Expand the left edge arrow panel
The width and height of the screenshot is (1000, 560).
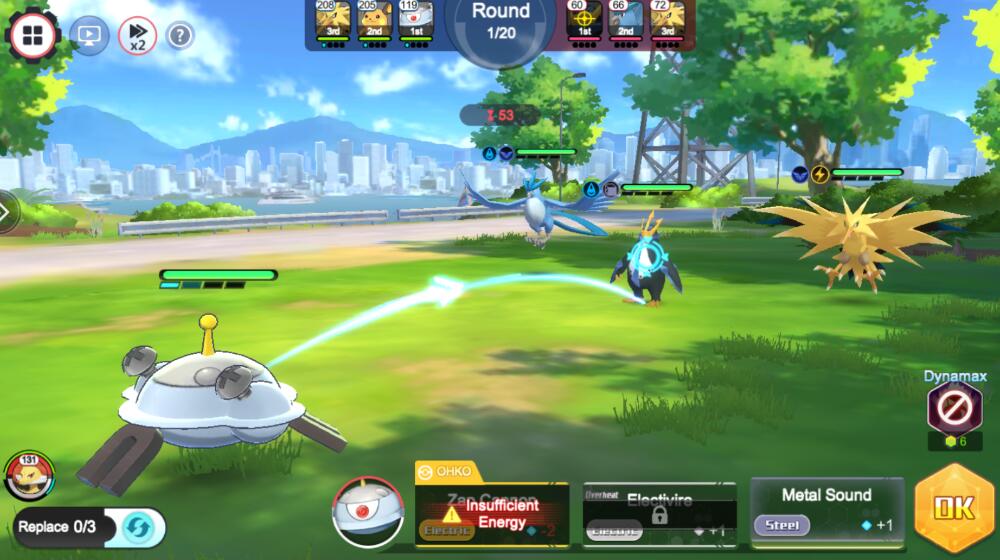point(7,212)
